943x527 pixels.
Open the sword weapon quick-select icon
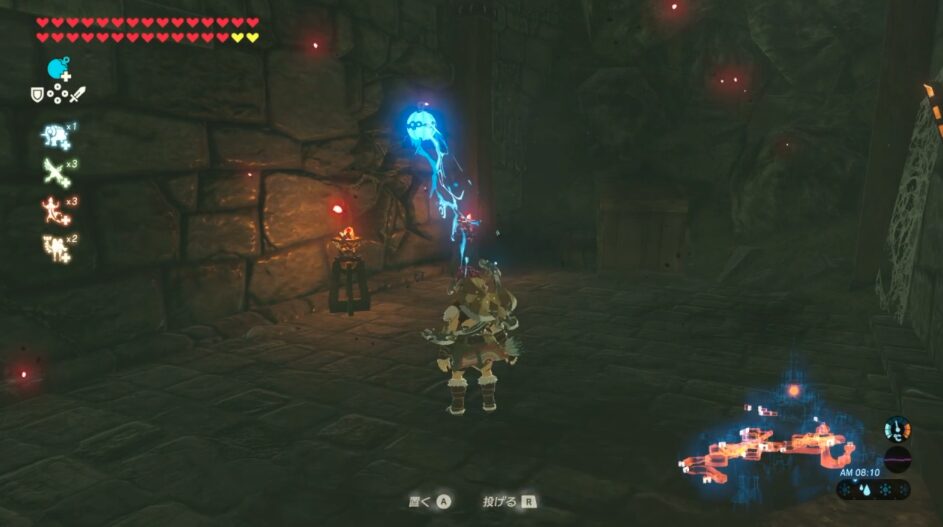[x=78, y=94]
